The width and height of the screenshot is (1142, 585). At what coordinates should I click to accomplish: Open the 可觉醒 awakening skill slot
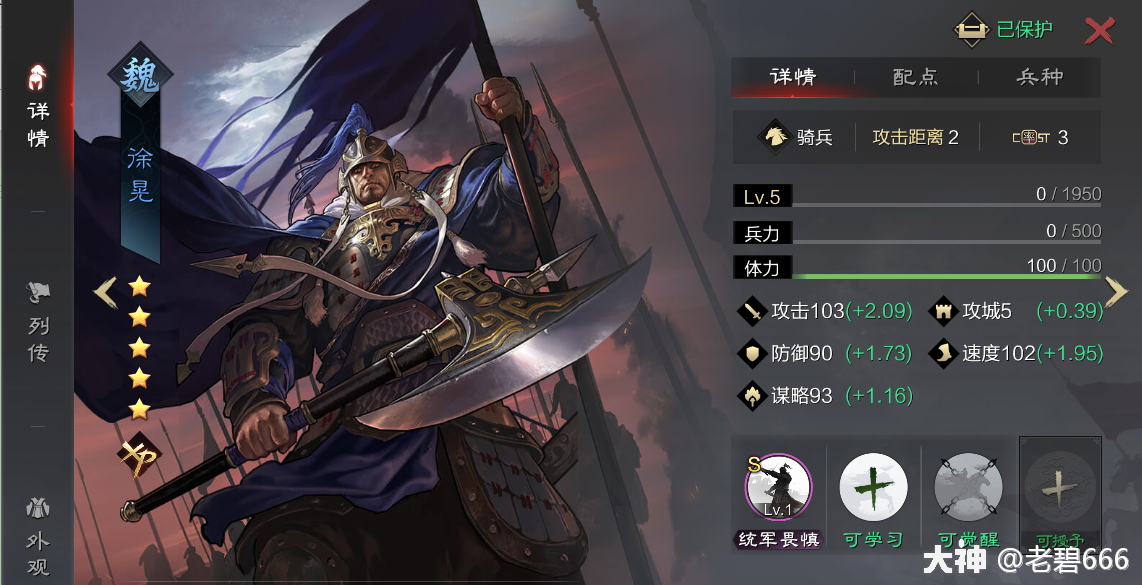coord(968,489)
